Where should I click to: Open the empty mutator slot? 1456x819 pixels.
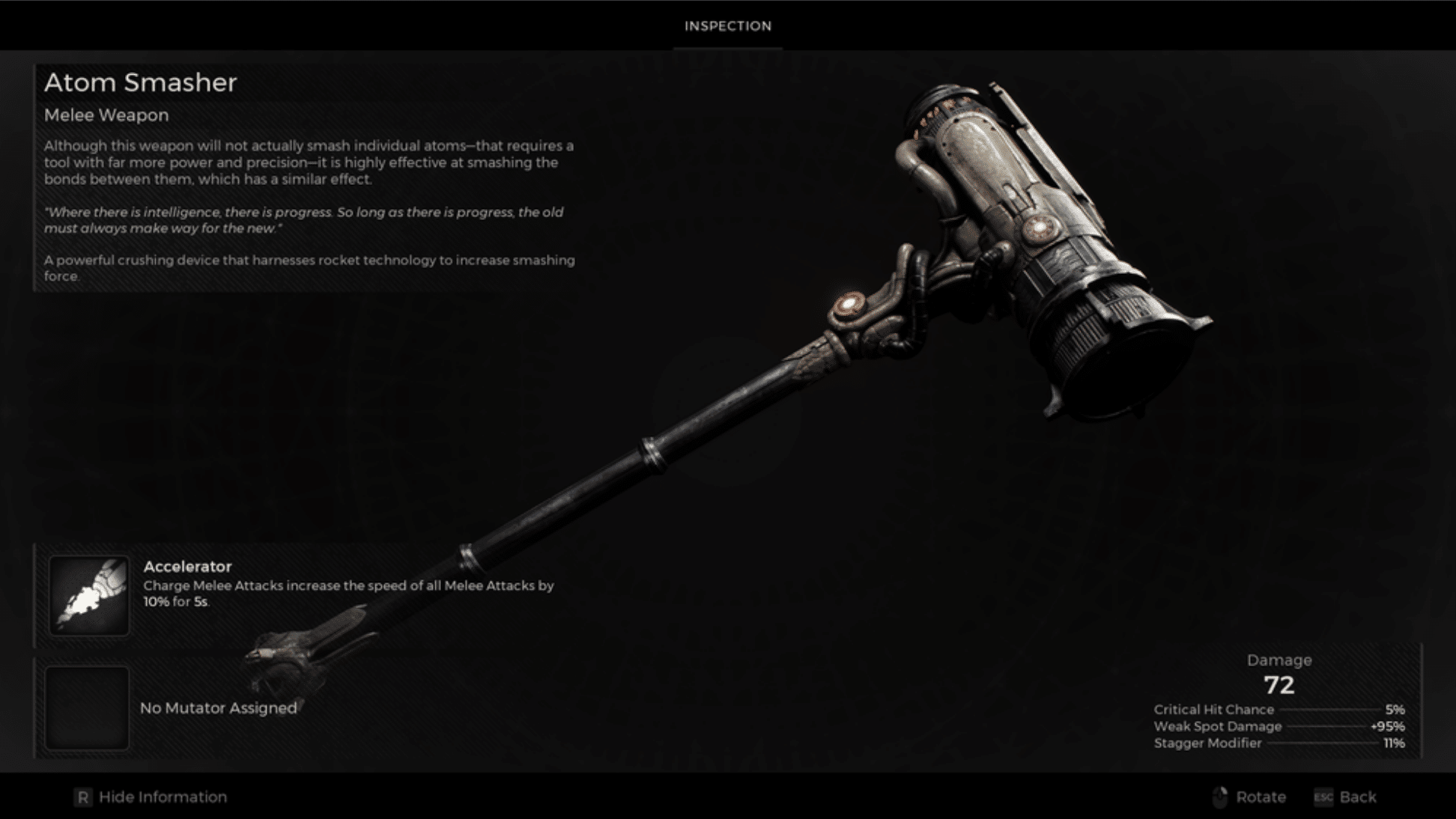tap(87, 708)
